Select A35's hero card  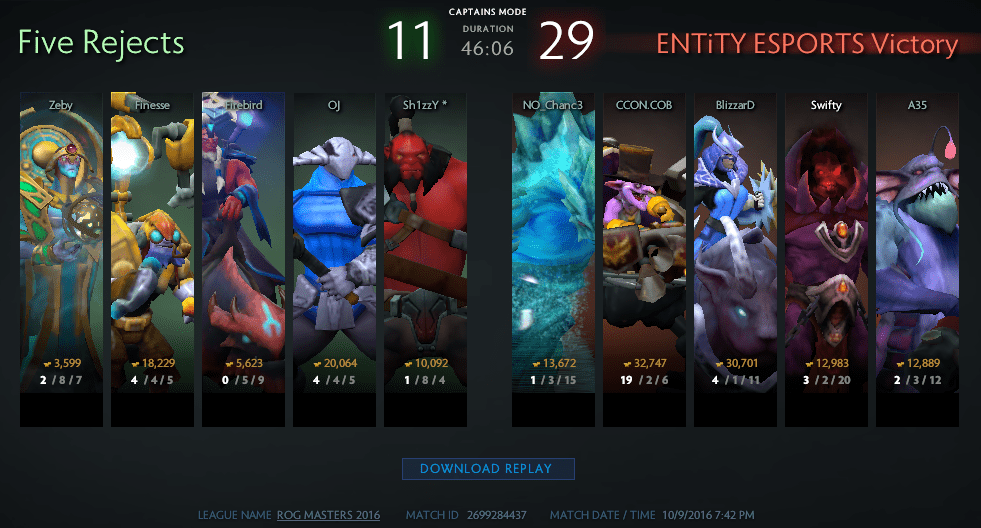pyautogui.click(x=917, y=240)
